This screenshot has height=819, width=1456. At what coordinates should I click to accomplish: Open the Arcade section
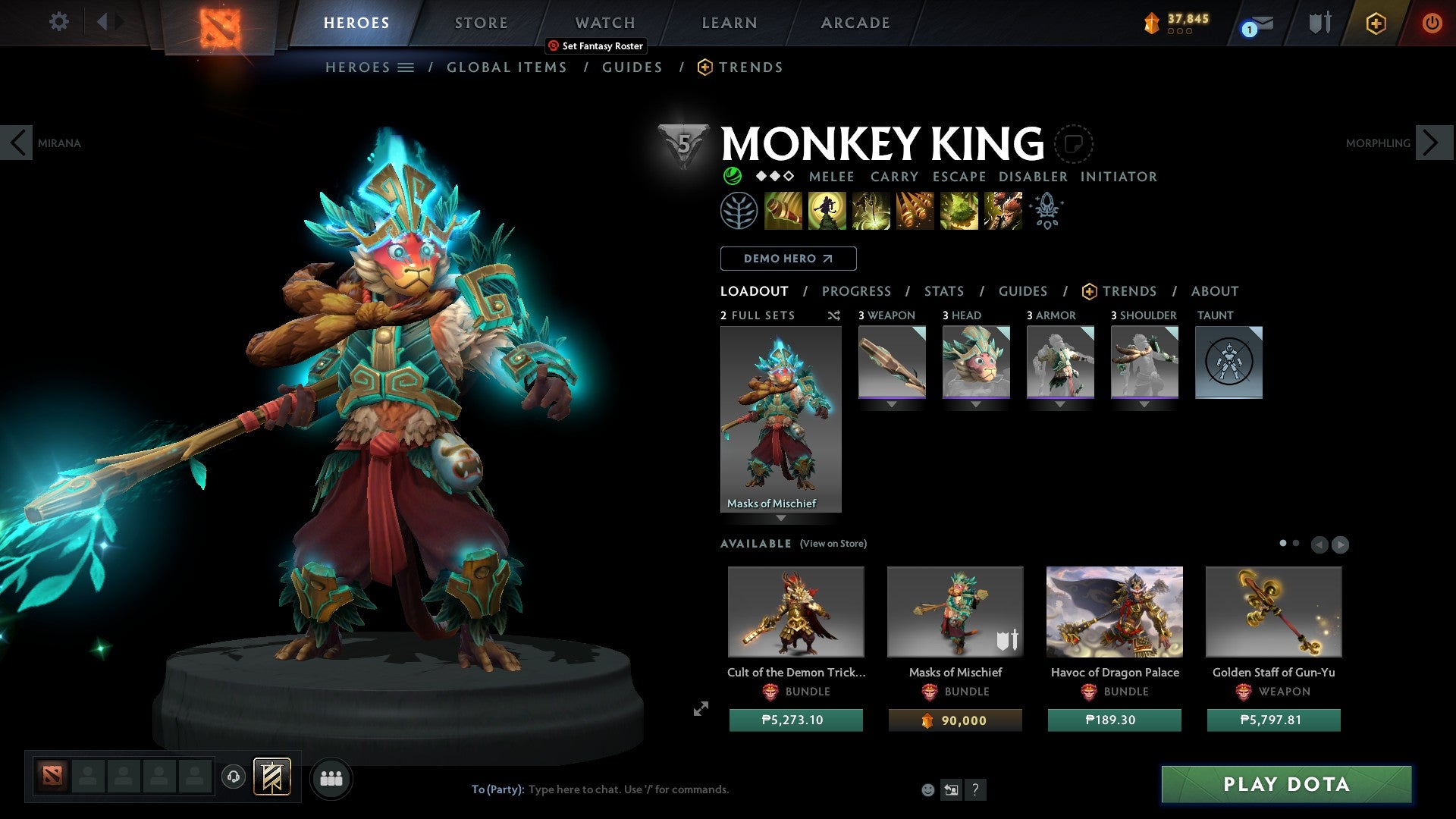(x=855, y=22)
